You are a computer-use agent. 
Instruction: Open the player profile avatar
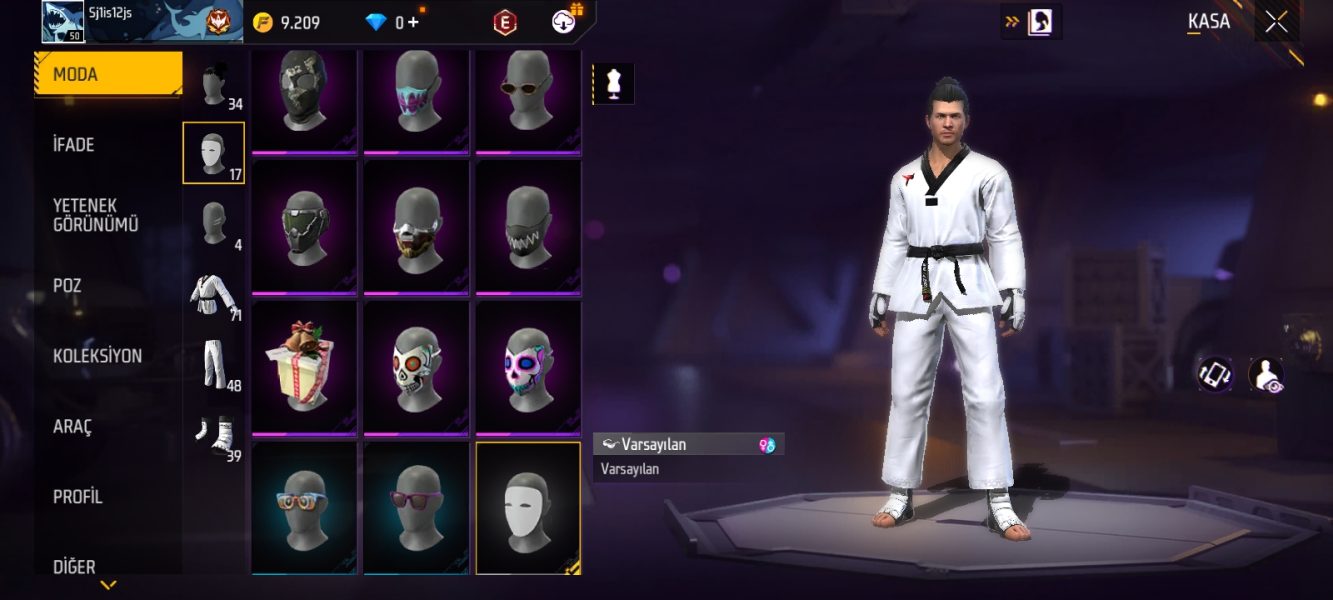[63, 22]
